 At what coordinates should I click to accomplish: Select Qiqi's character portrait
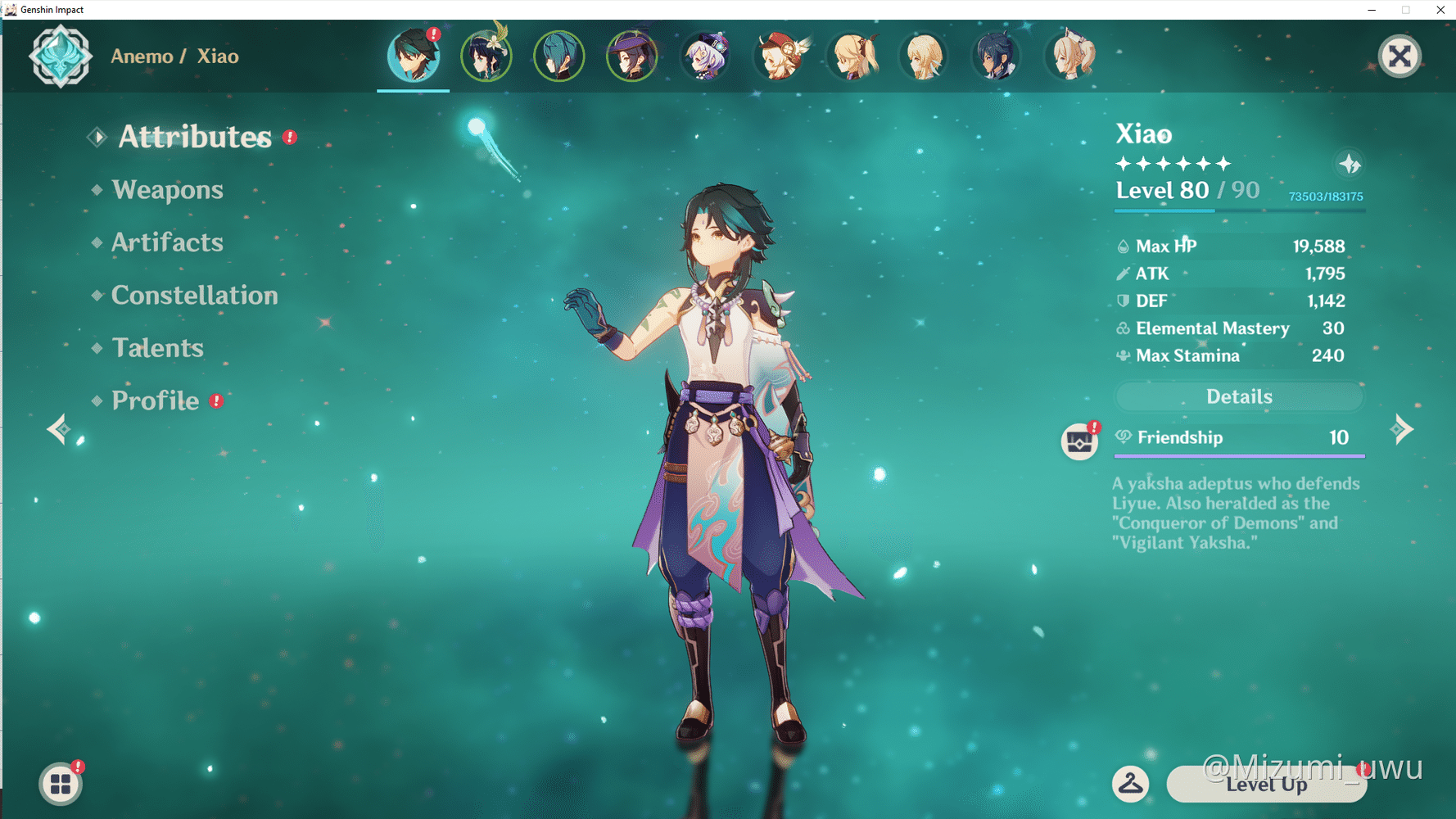tap(705, 57)
